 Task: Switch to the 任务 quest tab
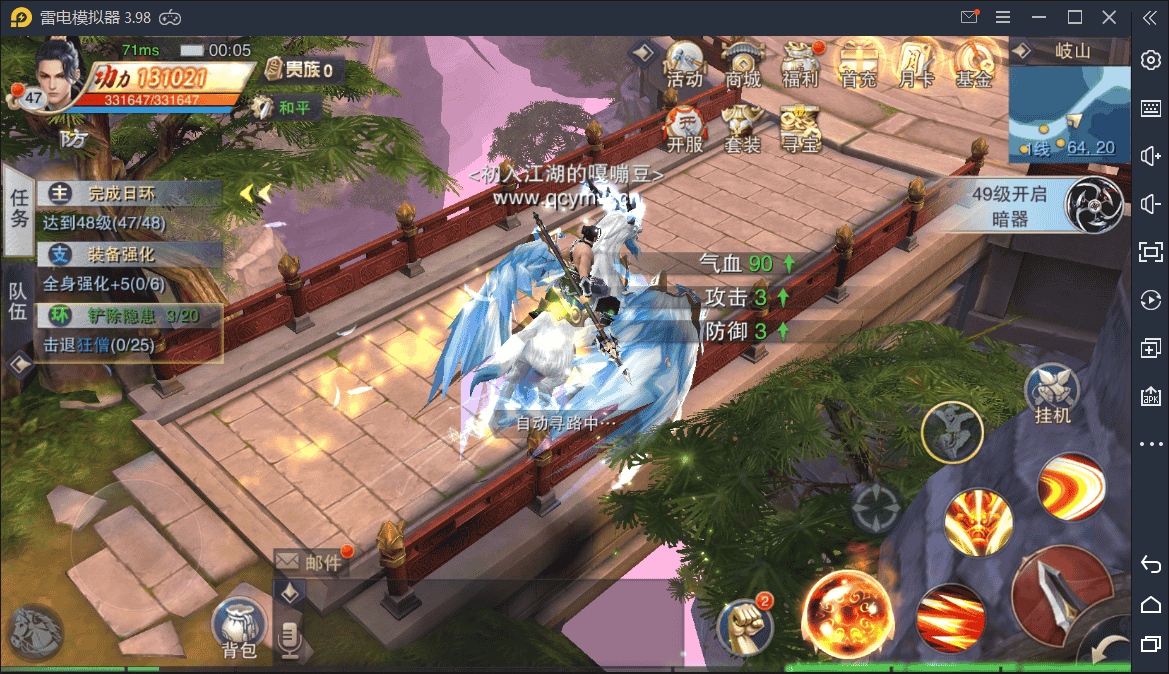click(x=19, y=208)
